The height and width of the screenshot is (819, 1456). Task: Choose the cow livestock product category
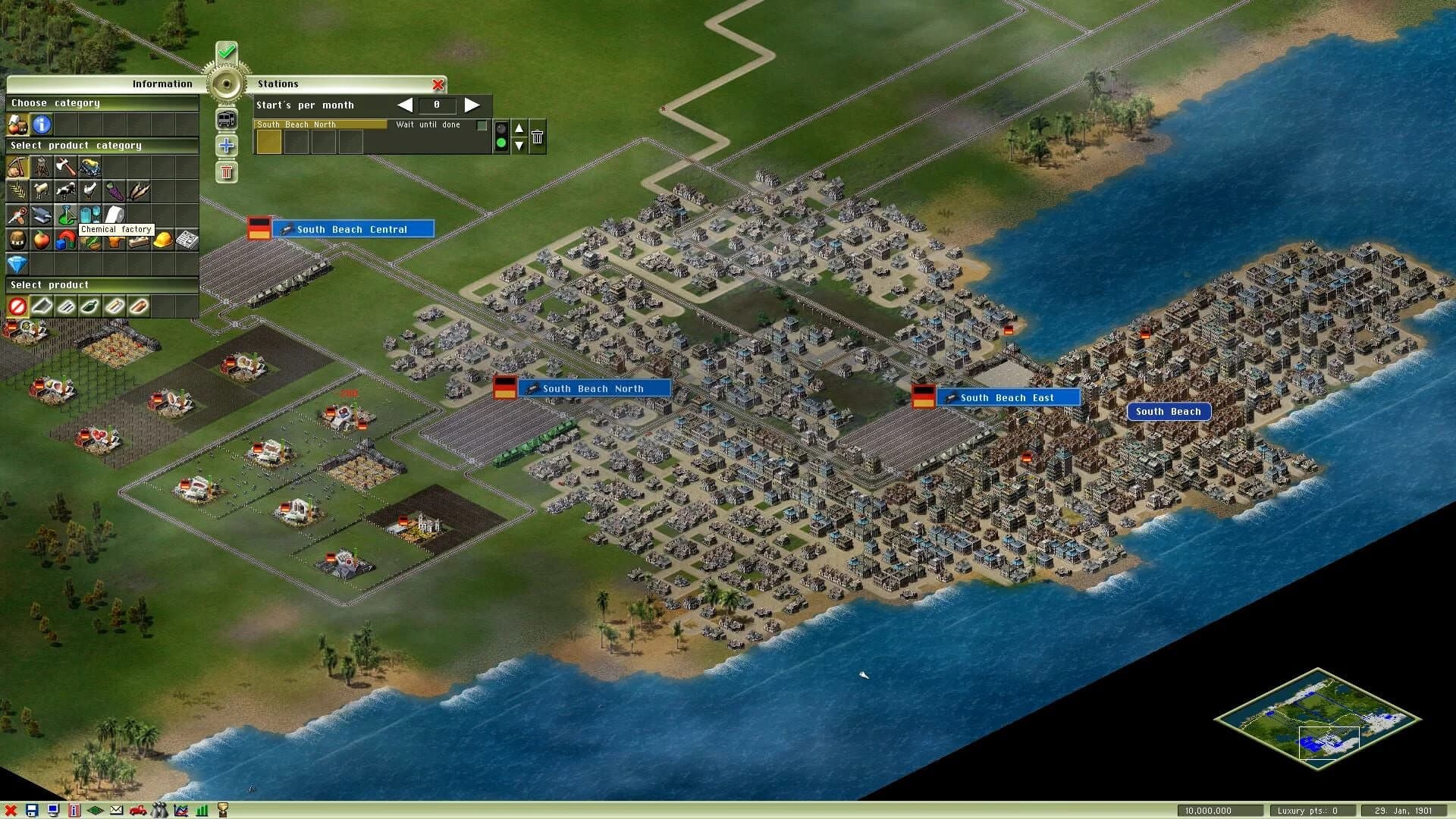pos(65,191)
